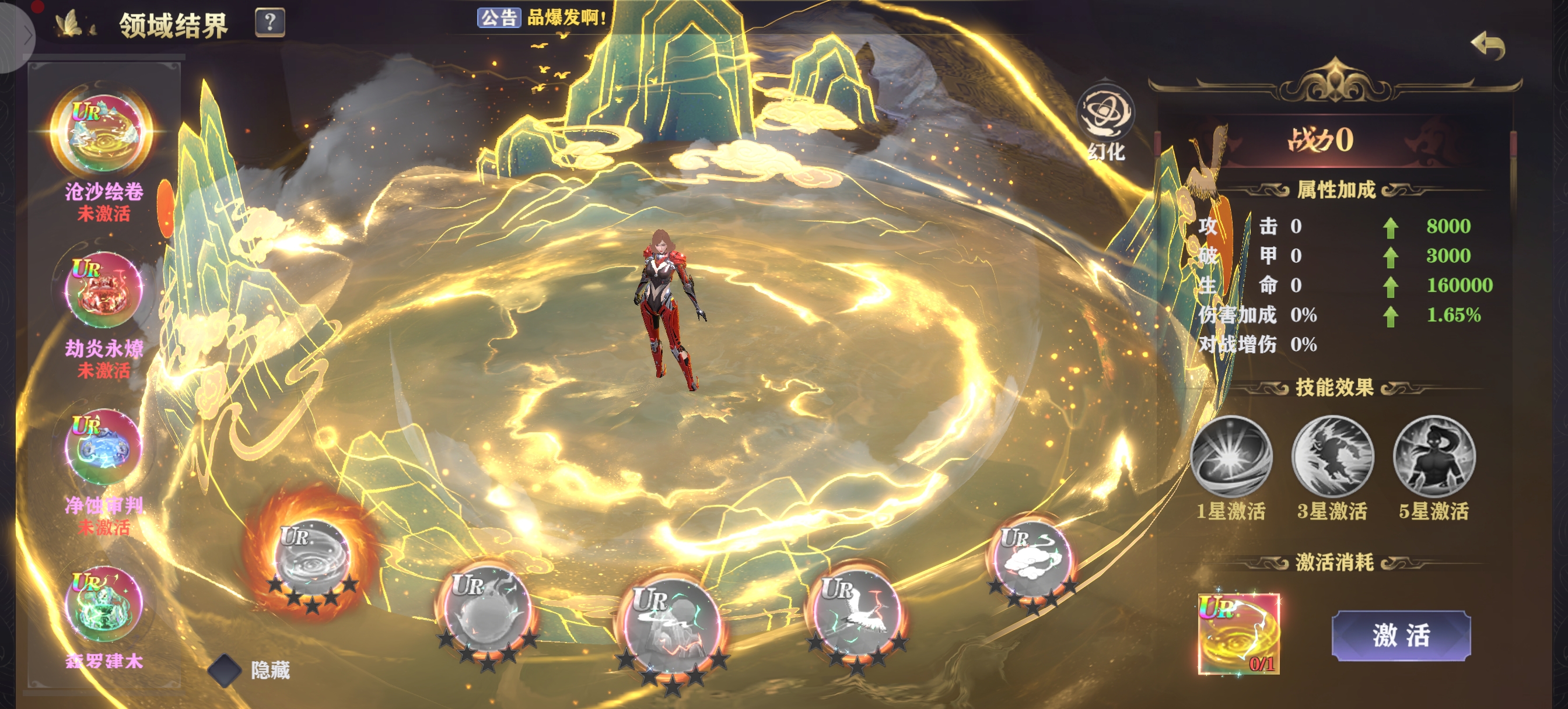Image resolution: width=1568 pixels, height=709 pixels.
Task: Choose the 净蚀审判 domain entry
Action: click(103, 447)
